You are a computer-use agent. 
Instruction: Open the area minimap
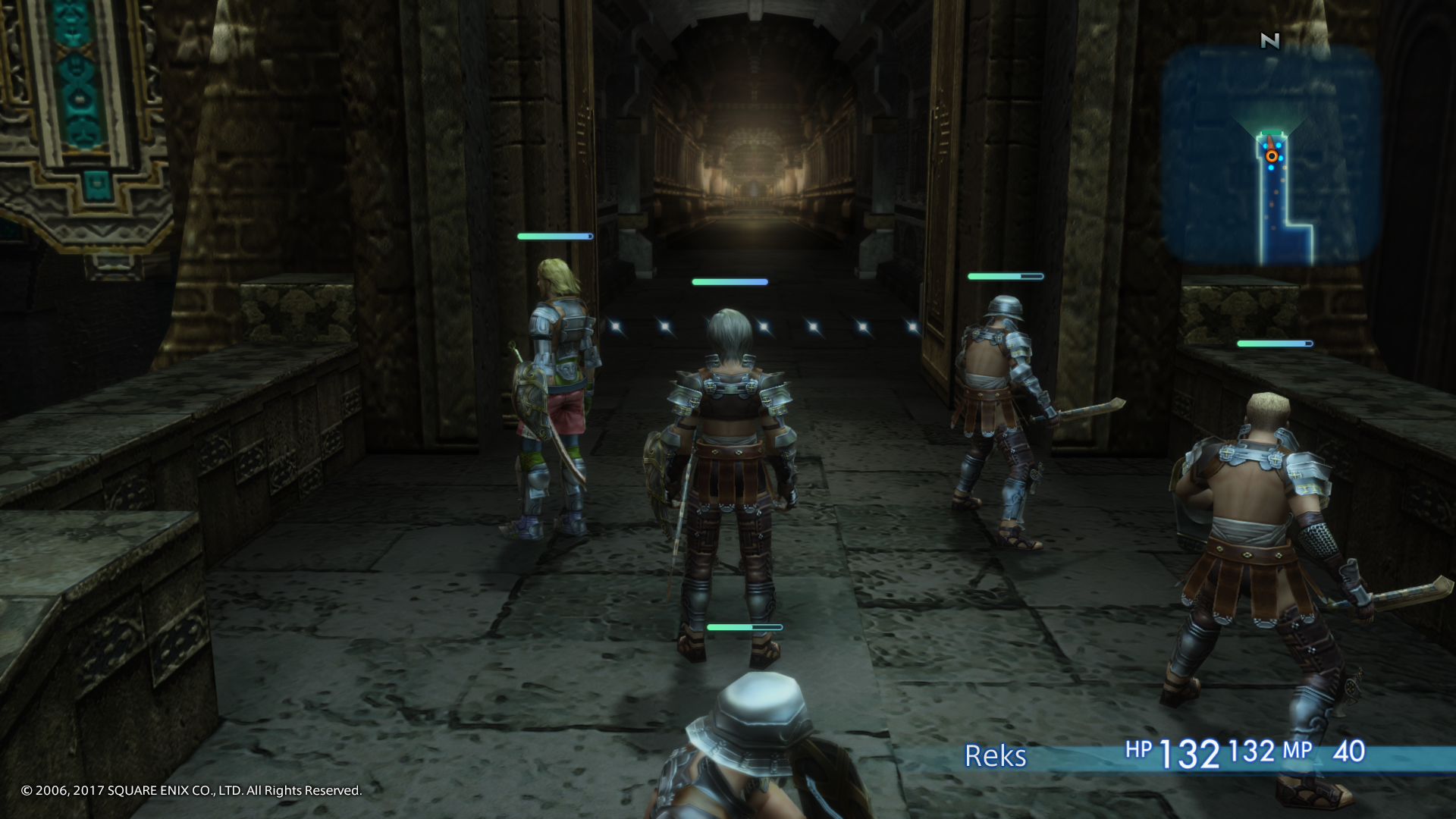click(1269, 154)
